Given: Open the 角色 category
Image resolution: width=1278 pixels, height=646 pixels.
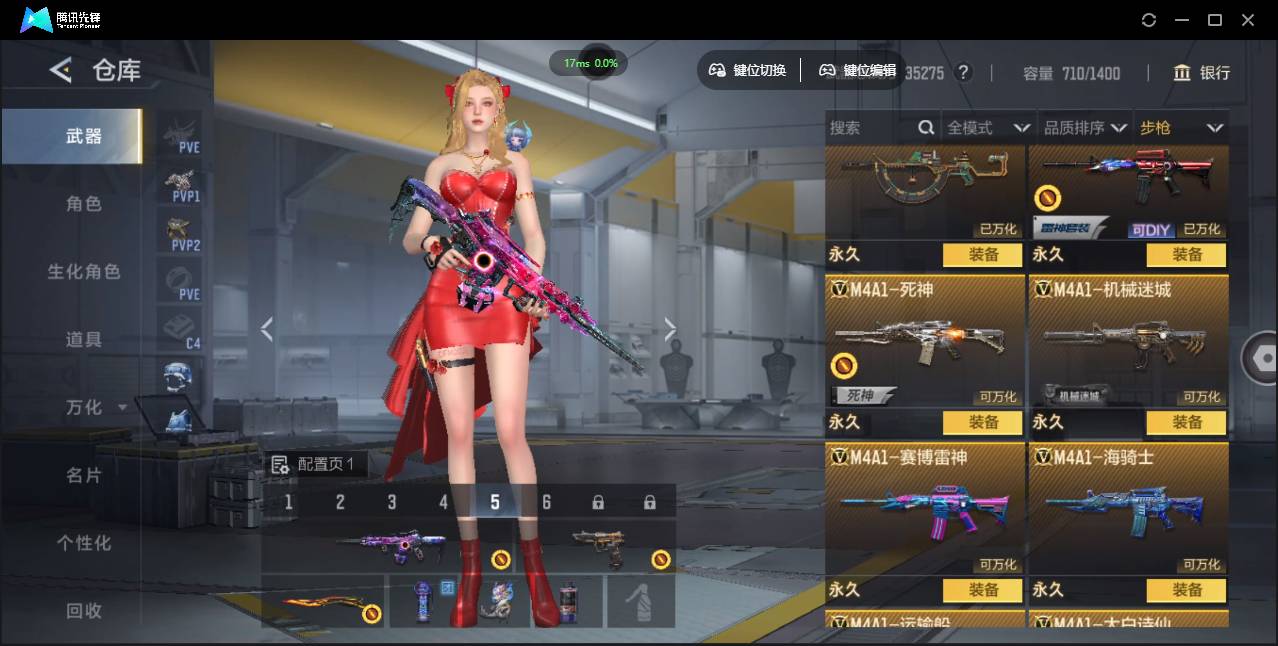Looking at the screenshot, I should (x=83, y=204).
